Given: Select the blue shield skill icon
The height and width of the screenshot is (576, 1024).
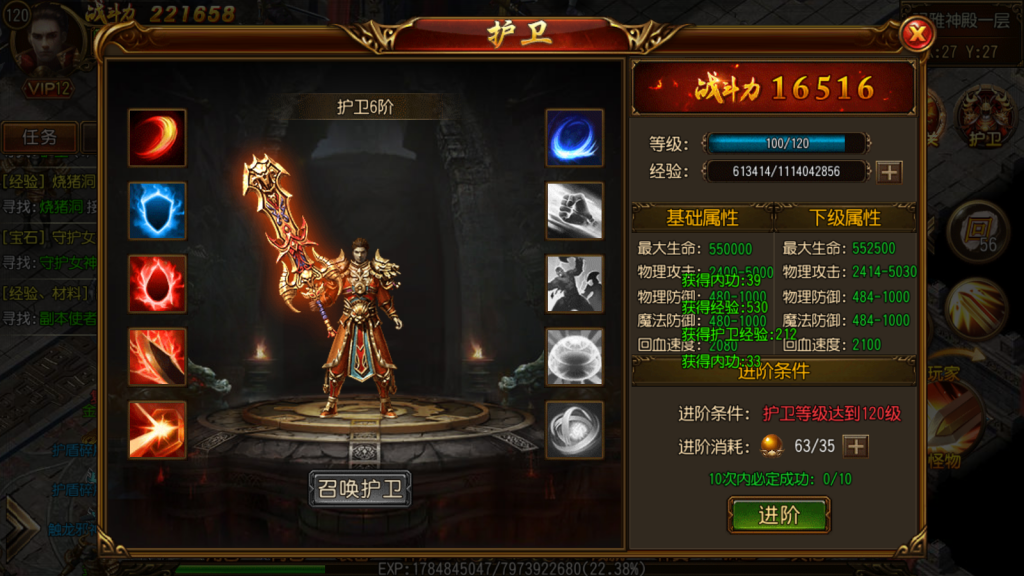Looking at the screenshot, I should click(157, 211).
